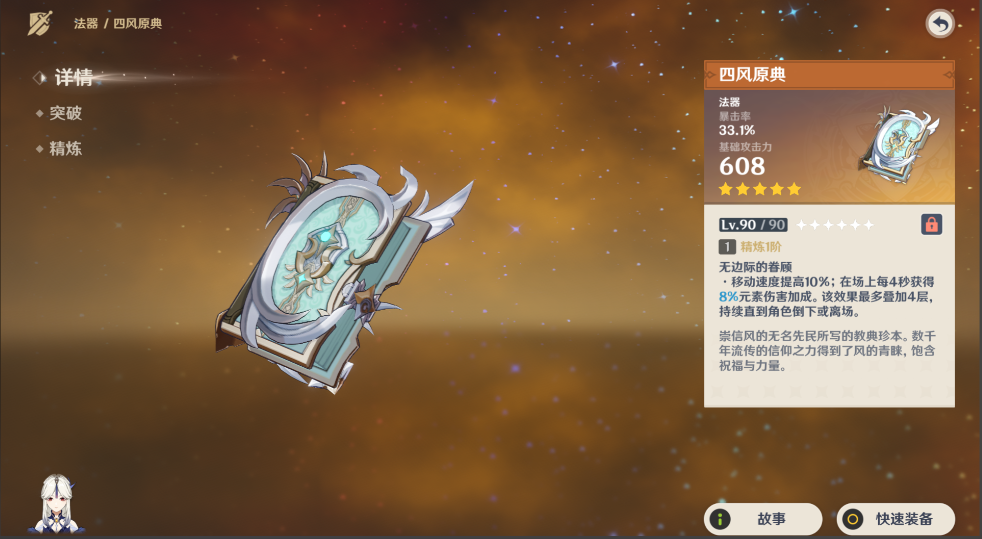Click the weapon category icon
This screenshot has width=982, height=539.
pos(40,23)
